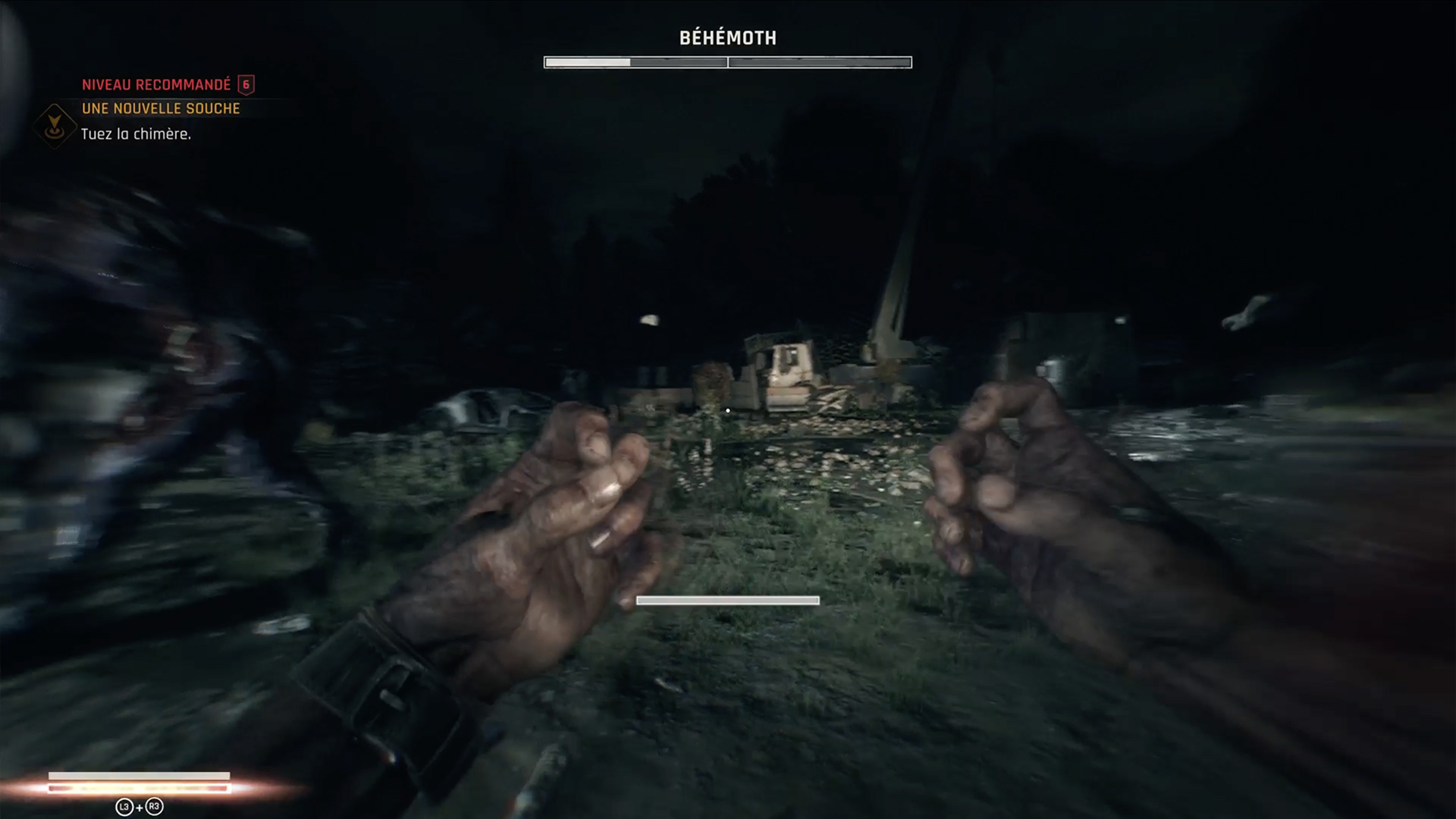Select the R3 stick button prompt icon

[x=154, y=806]
